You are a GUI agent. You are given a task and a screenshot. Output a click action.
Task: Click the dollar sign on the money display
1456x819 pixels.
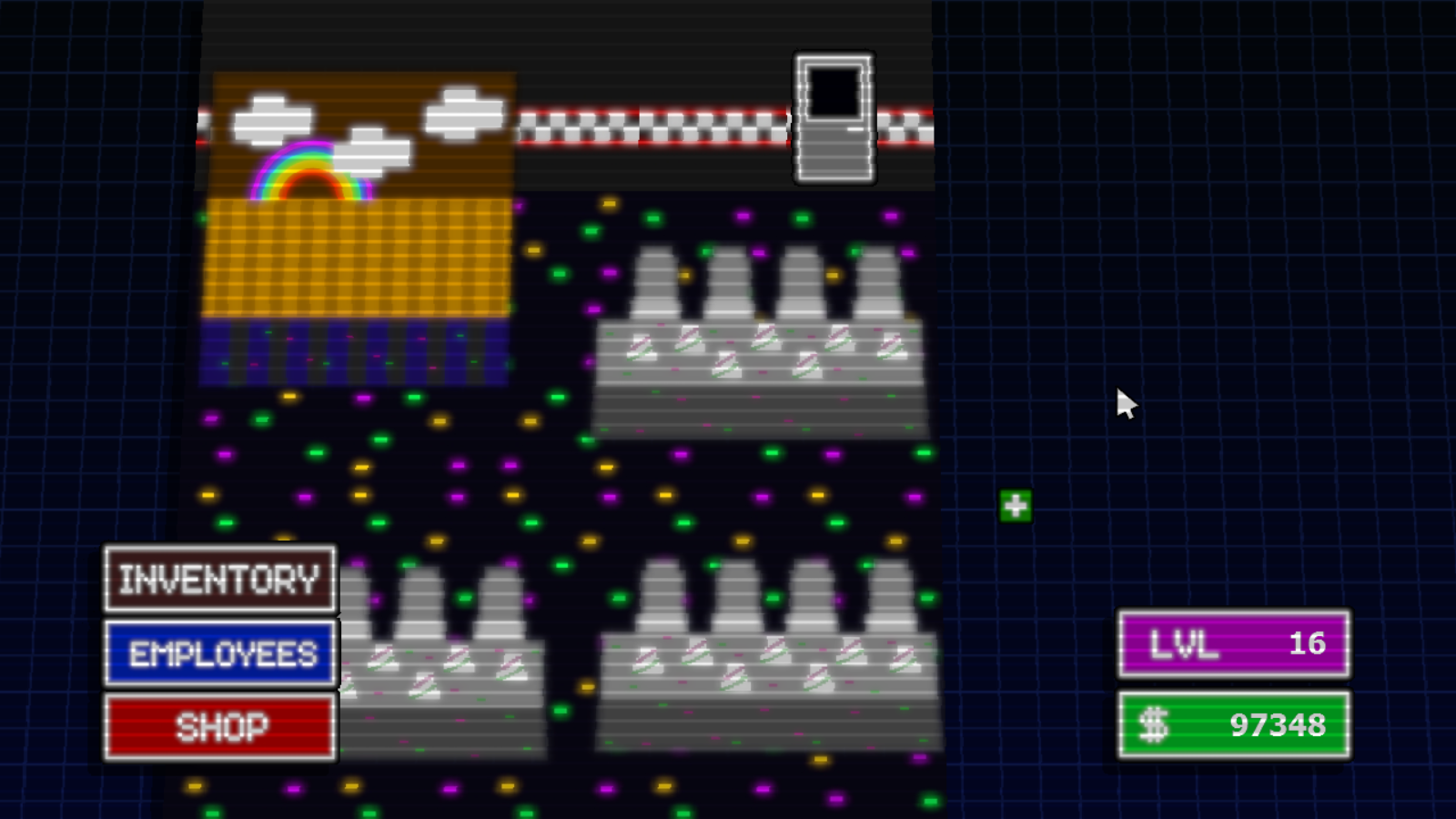point(1155,725)
